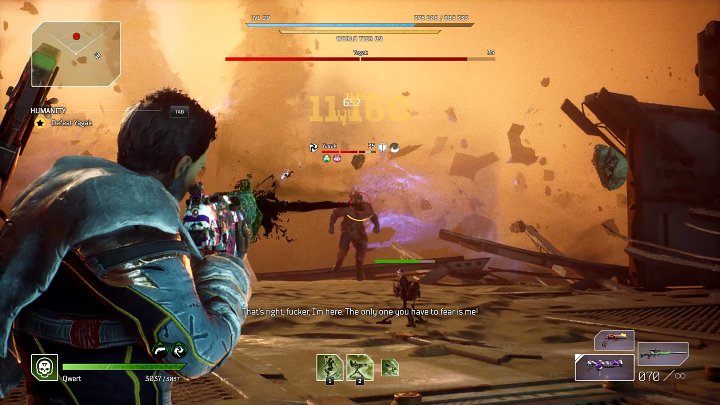720x405 pixels.
Task: Select the equipped purple assault weapon slot
Action: (x=604, y=367)
